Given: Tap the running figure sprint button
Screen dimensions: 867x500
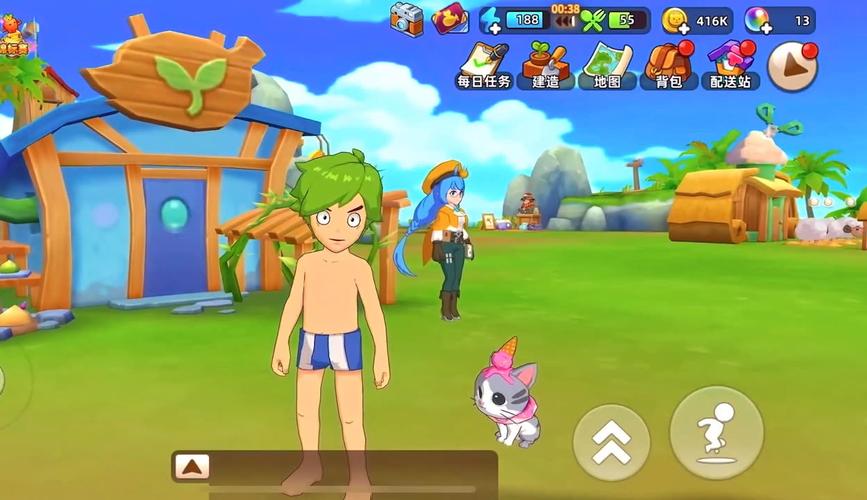Looking at the screenshot, I should pyautogui.click(x=716, y=432).
